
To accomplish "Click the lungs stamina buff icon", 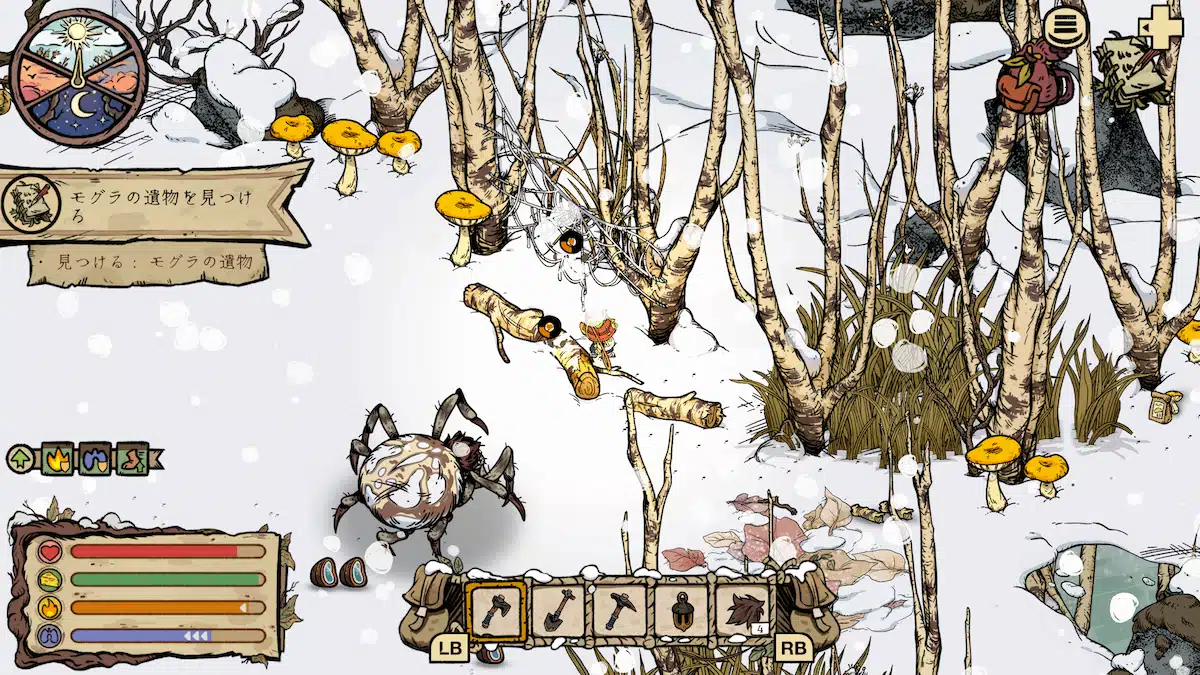I will pos(94,459).
